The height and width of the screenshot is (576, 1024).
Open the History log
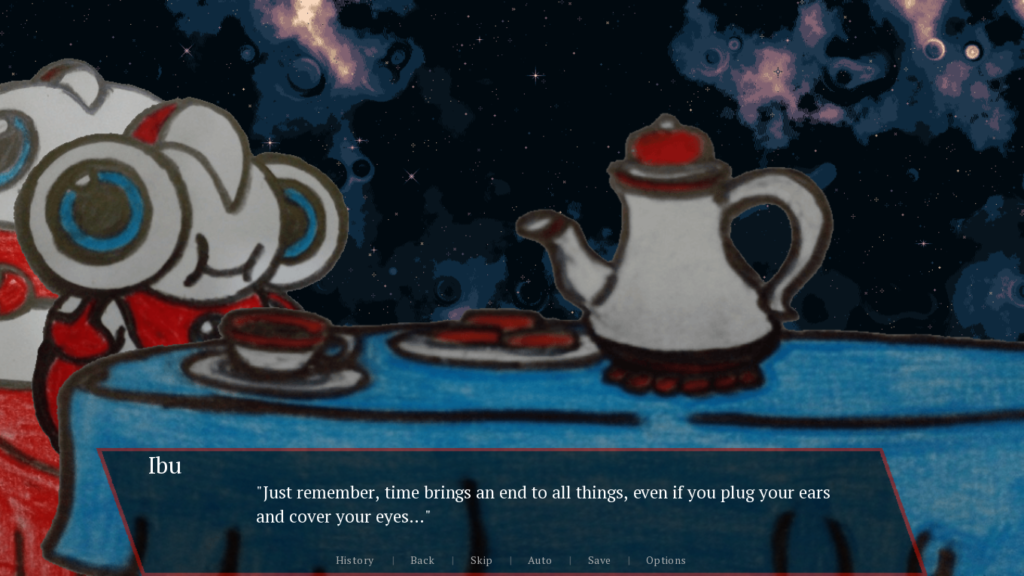click(x=354, y=560)
